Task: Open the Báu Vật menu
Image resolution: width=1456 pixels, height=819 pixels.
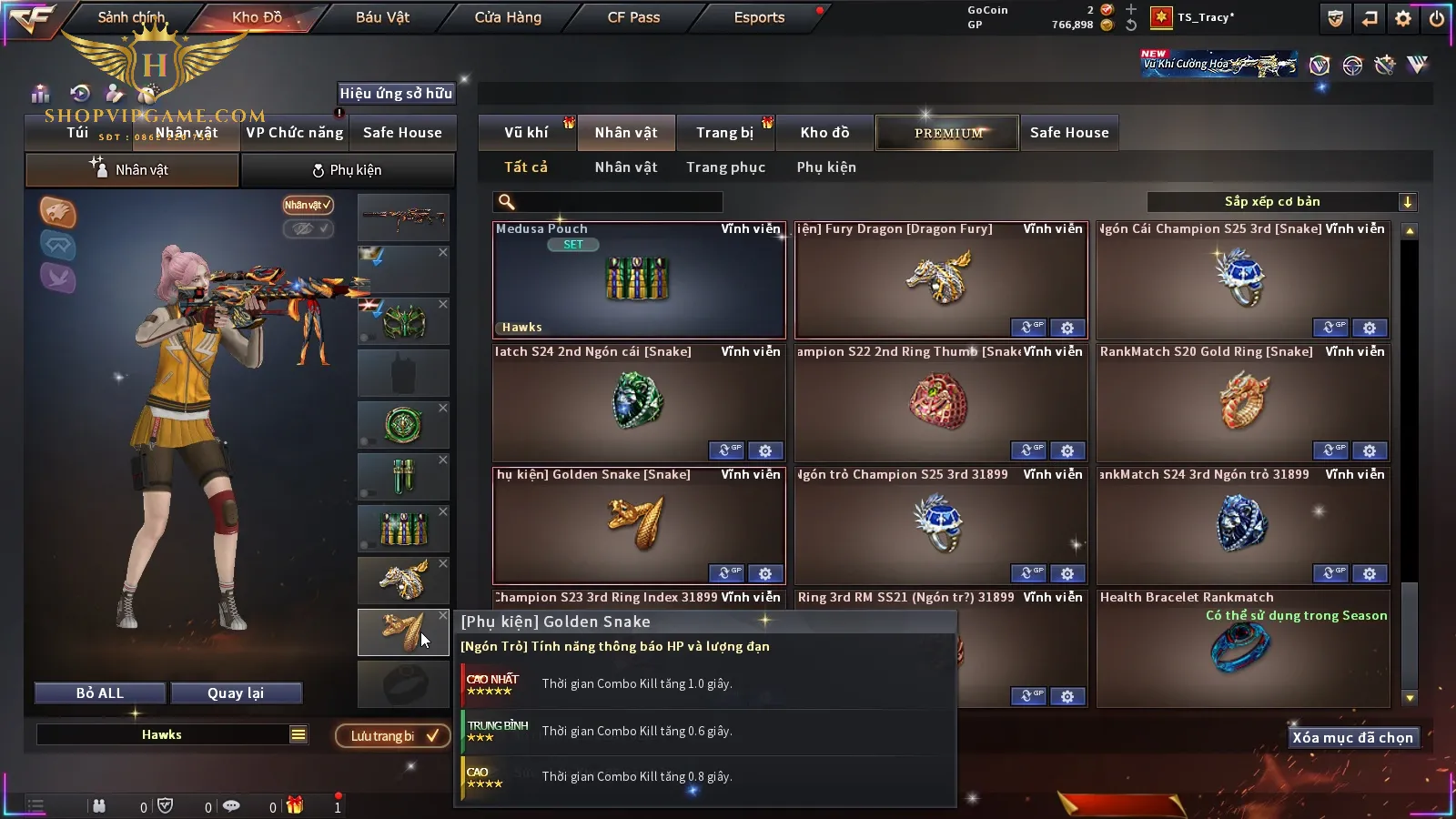Action: point(382,17)
